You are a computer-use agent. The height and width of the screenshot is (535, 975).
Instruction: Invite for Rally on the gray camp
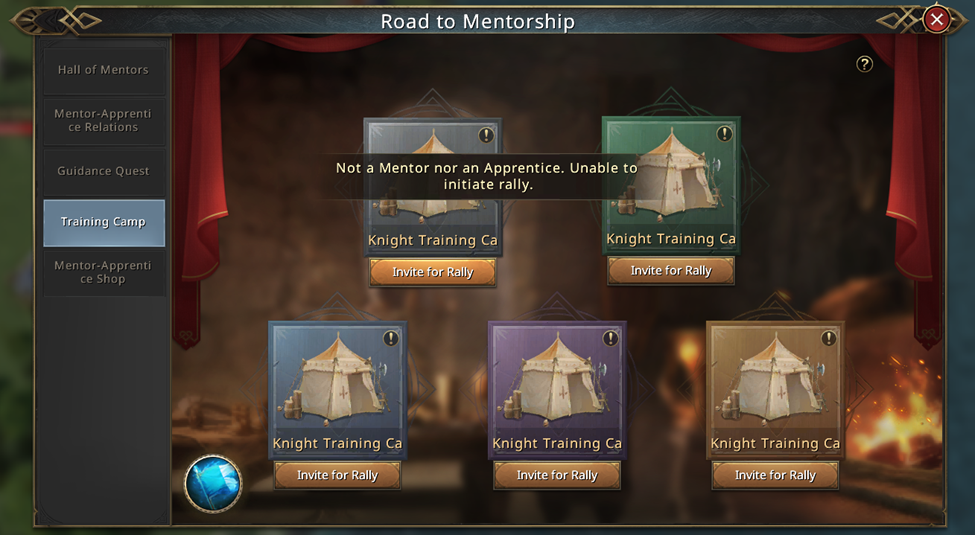432,272
